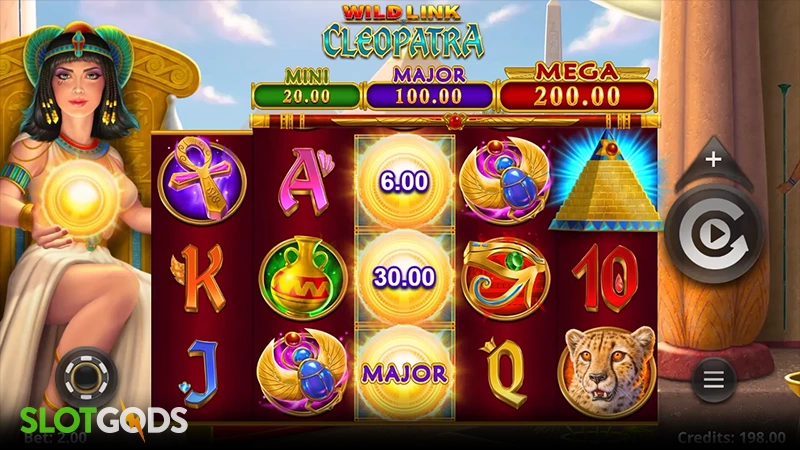Open the hamburger menu
The image size is (800, 450).
tap(713, 380)
